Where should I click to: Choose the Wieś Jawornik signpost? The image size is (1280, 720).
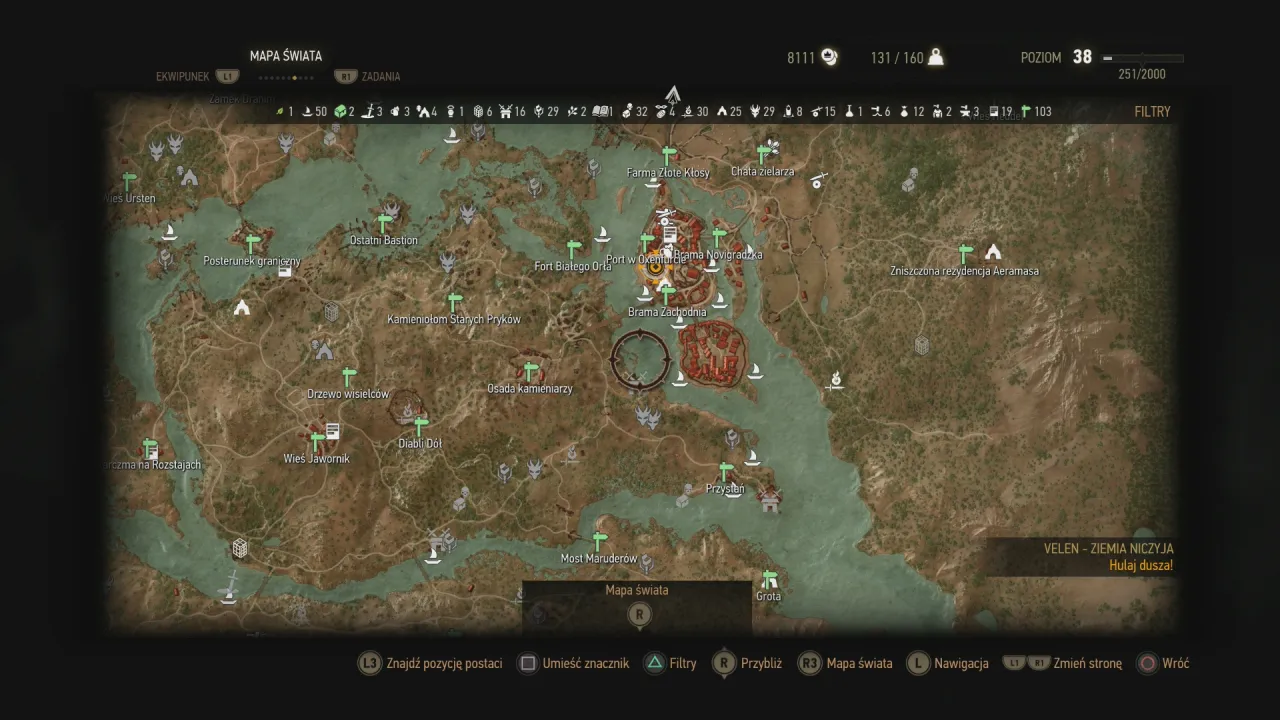pos(317,442)
